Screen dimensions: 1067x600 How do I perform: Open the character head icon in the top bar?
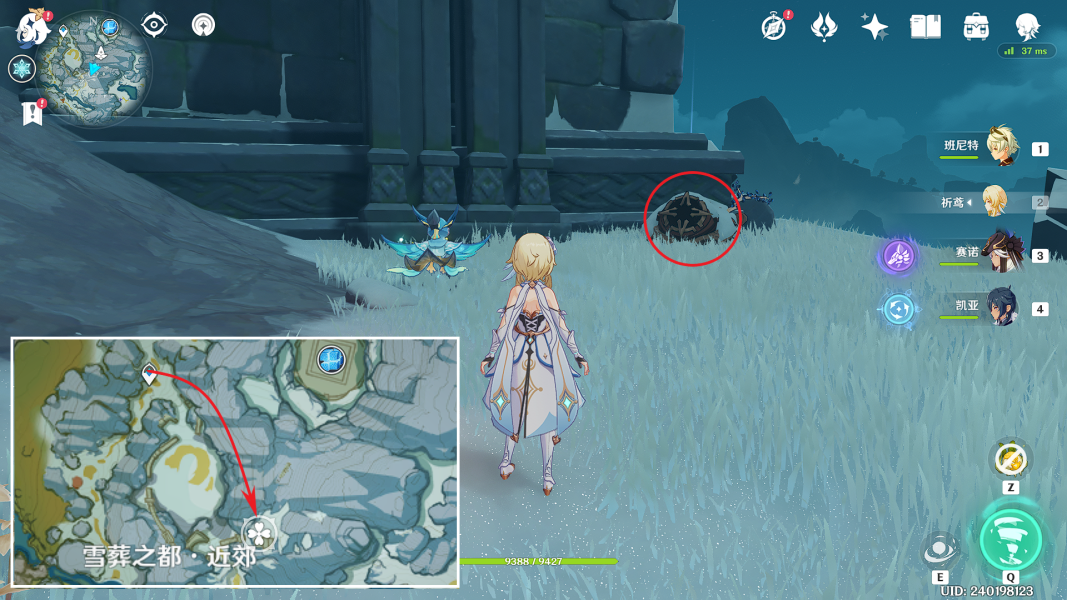[1027, 27]
